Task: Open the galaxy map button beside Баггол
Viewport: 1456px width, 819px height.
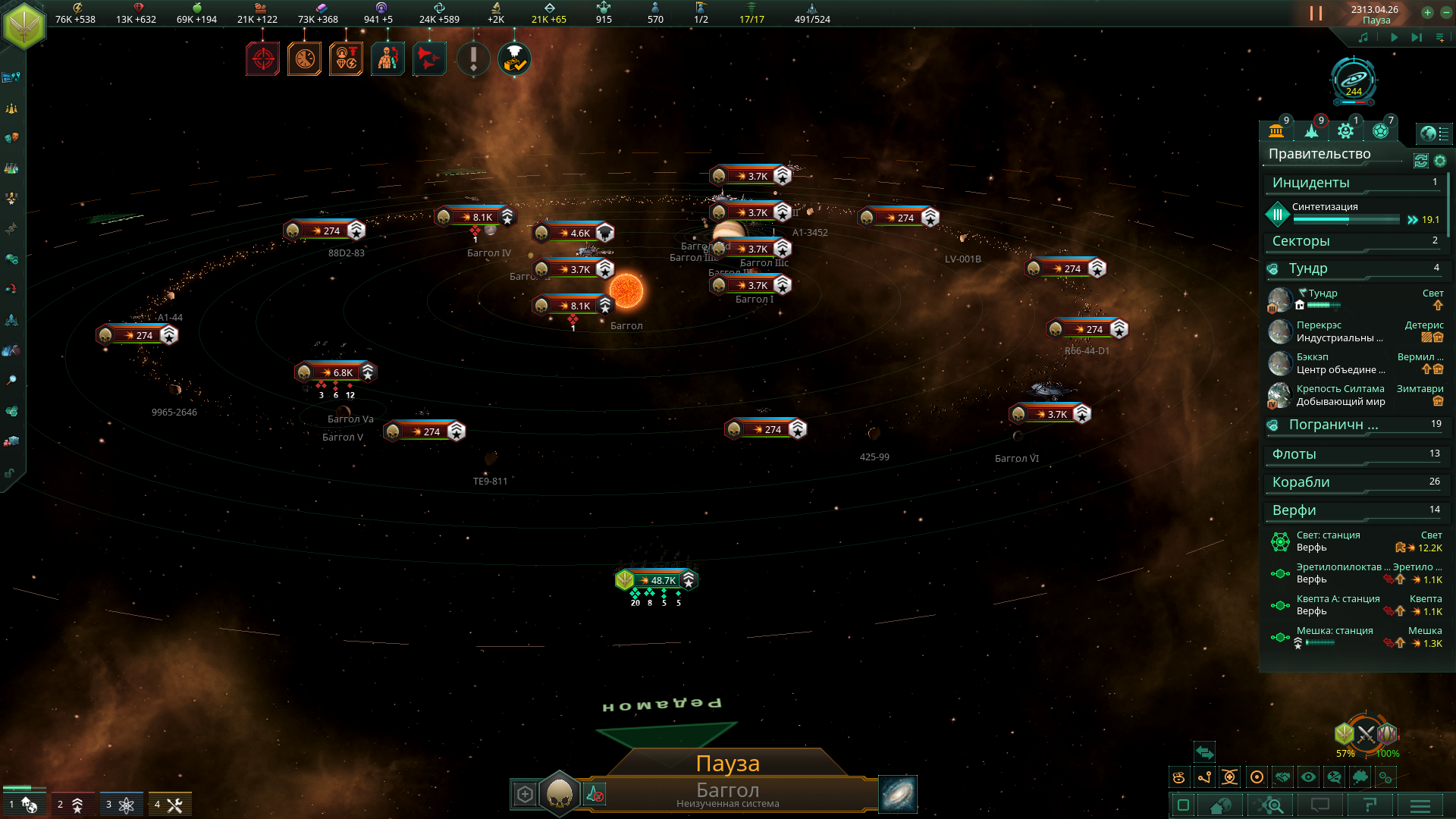Action: 898,794
